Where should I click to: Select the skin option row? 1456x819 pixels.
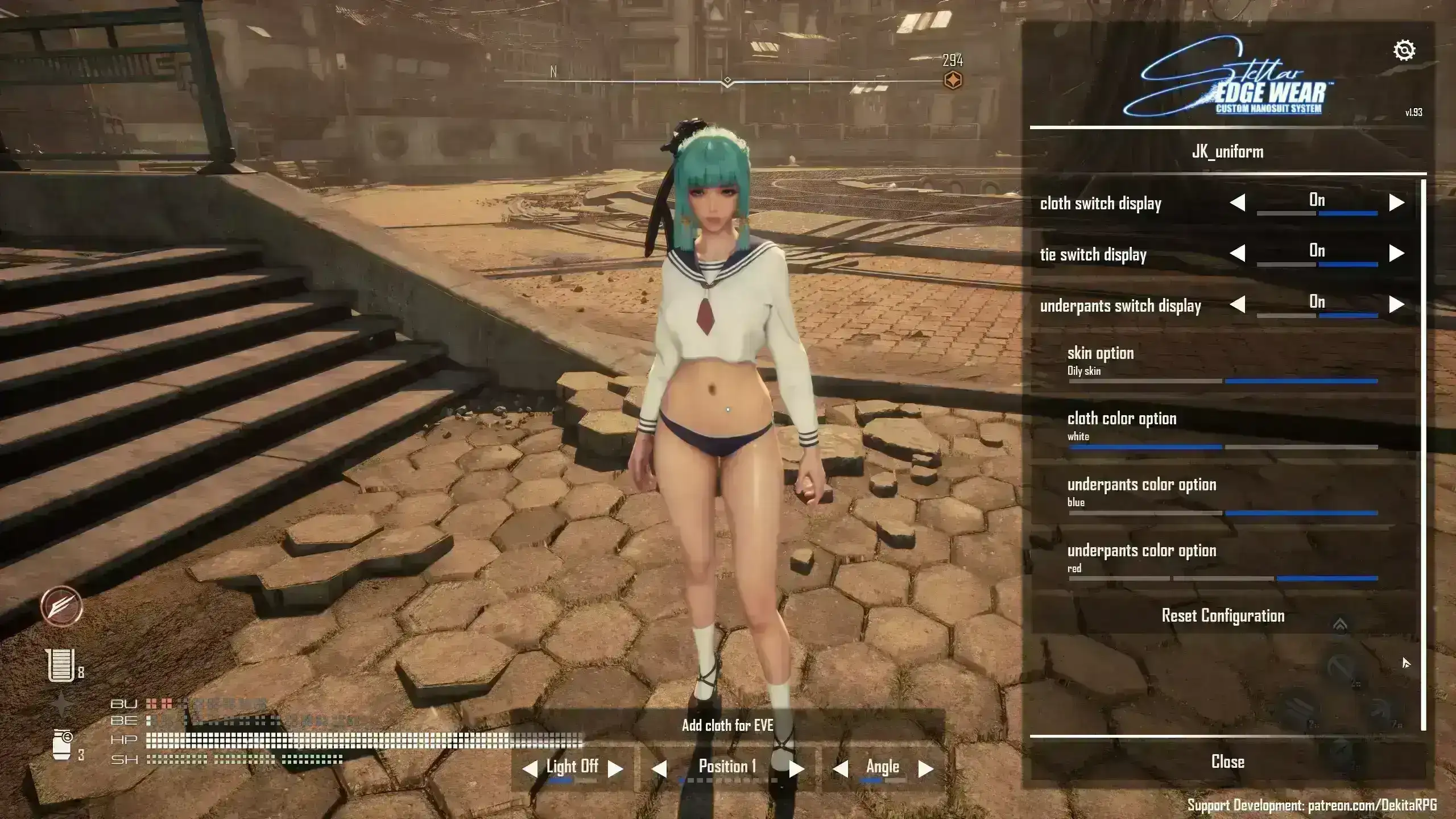(1223, 362)
